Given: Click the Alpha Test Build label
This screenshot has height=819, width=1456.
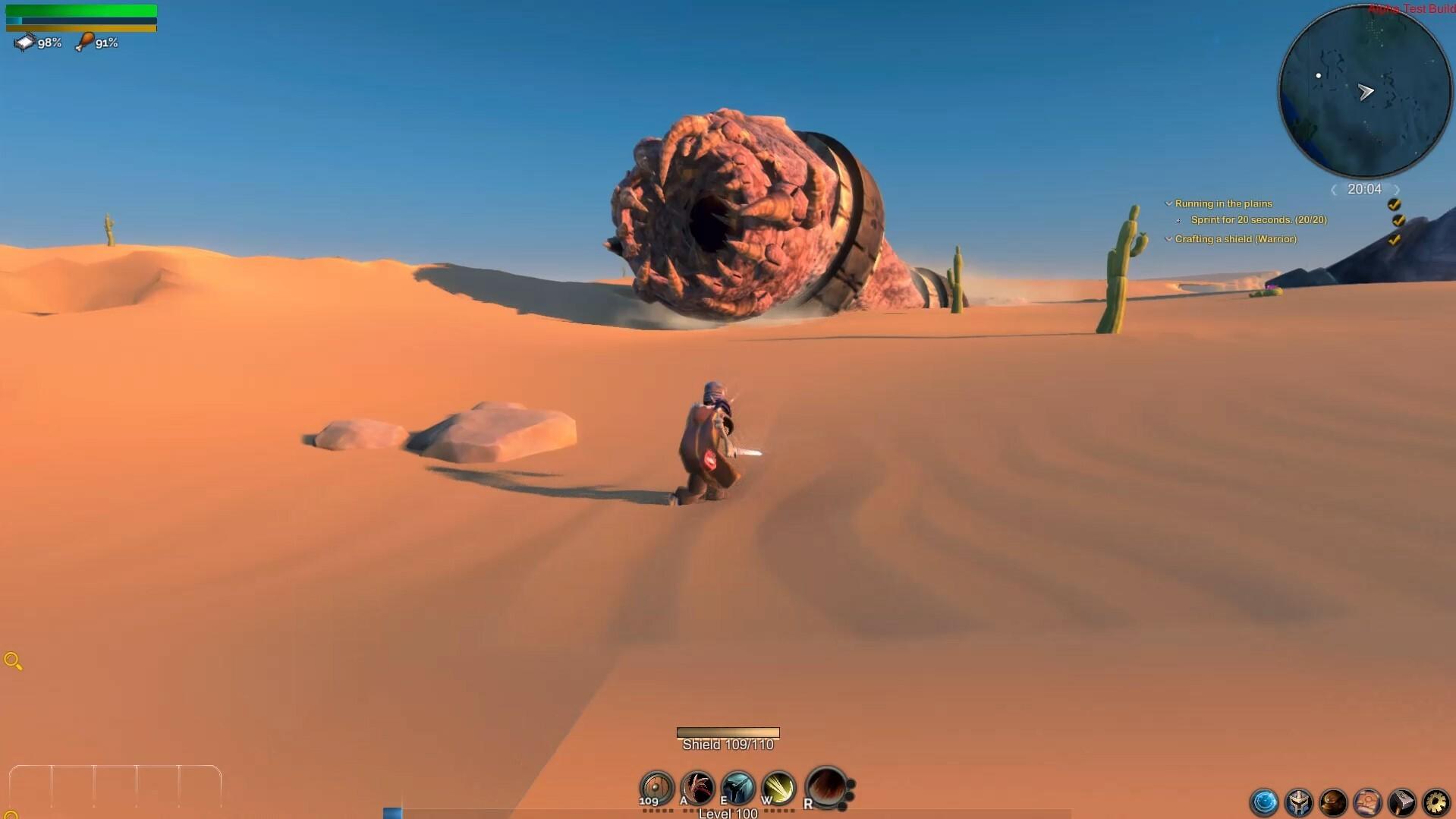Looking at the screenshot, I should [x=1412, y=9].
